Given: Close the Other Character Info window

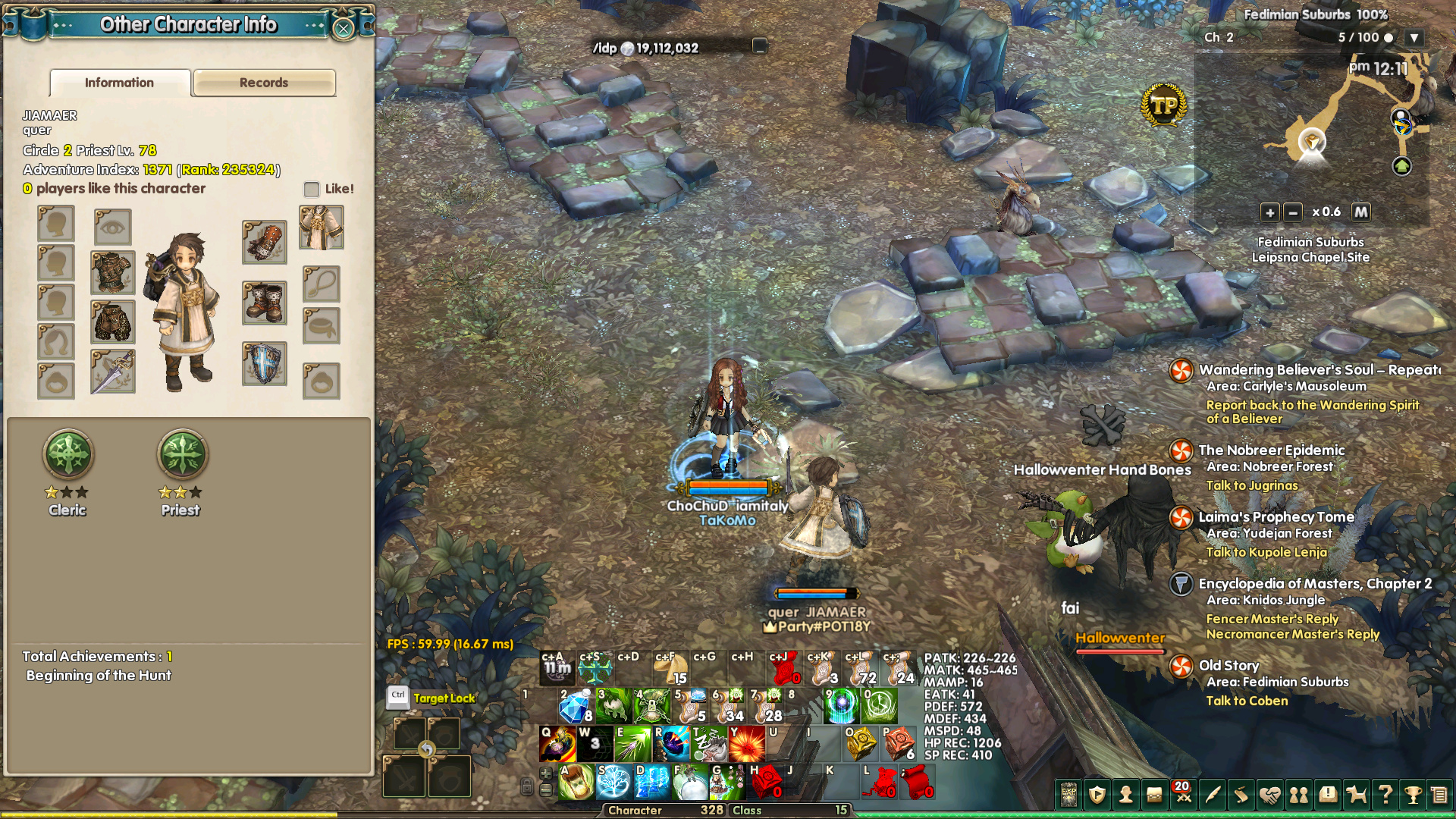Looking at the screenshot, I should 344,29.
